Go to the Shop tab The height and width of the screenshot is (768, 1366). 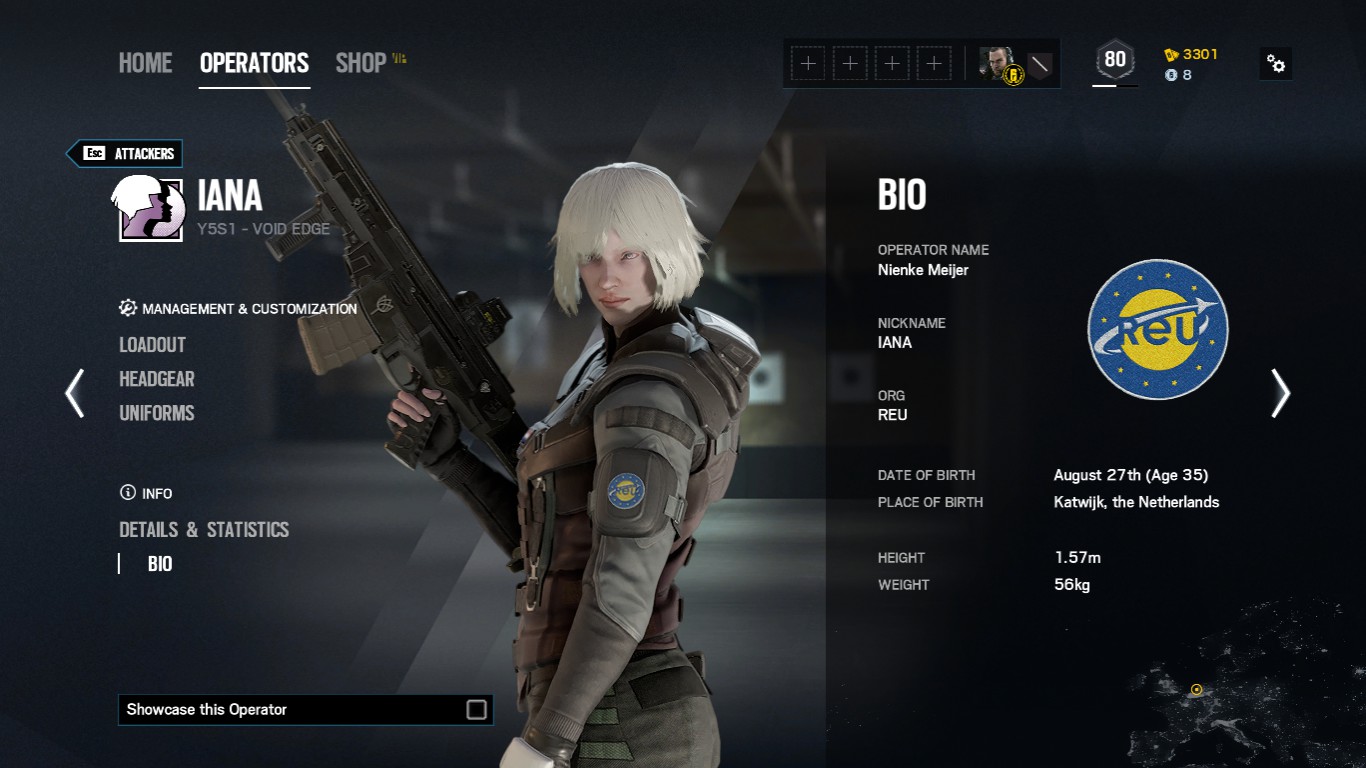point(361,63)
